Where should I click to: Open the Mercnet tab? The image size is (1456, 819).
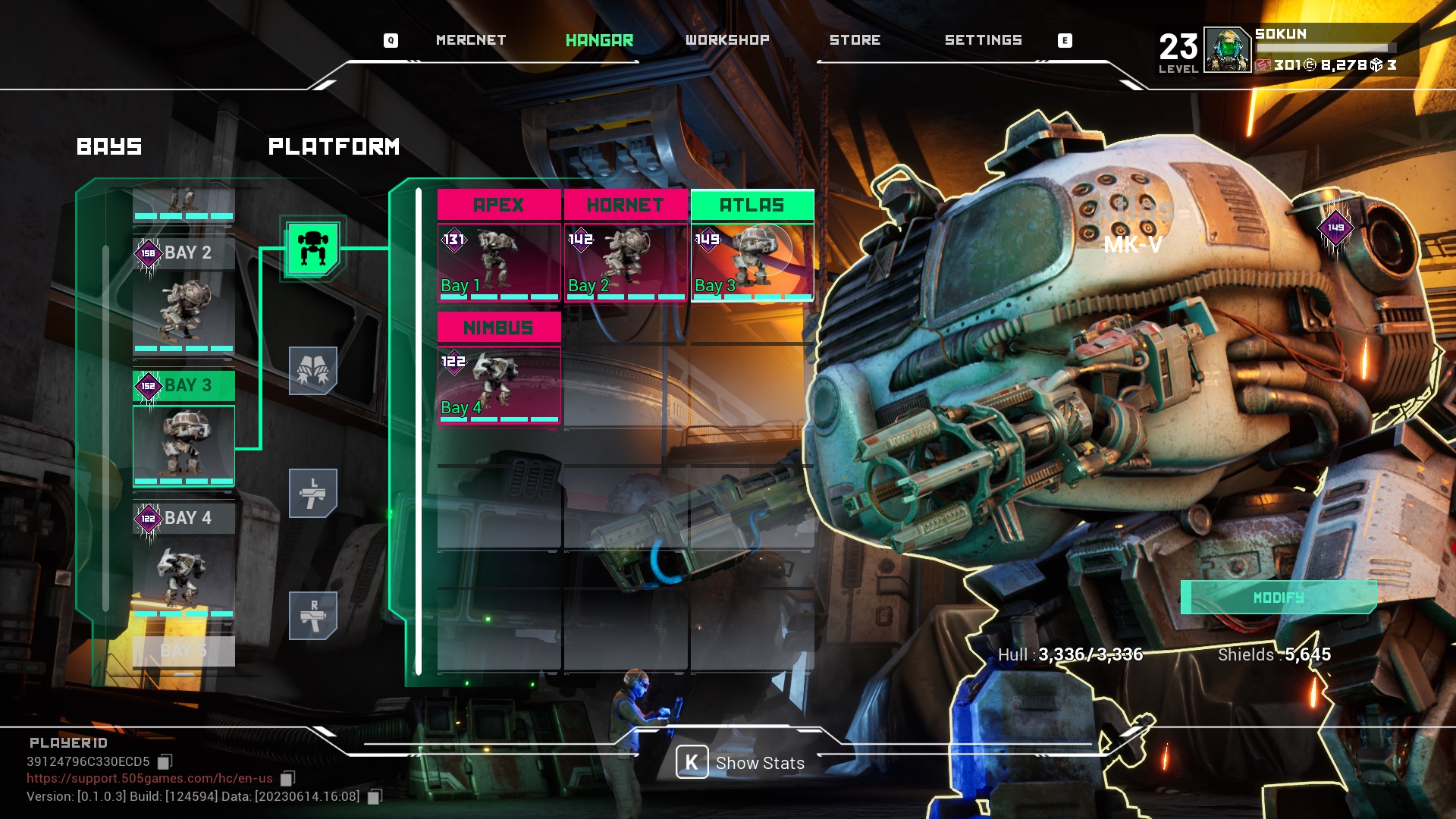(x=470, y=40)
